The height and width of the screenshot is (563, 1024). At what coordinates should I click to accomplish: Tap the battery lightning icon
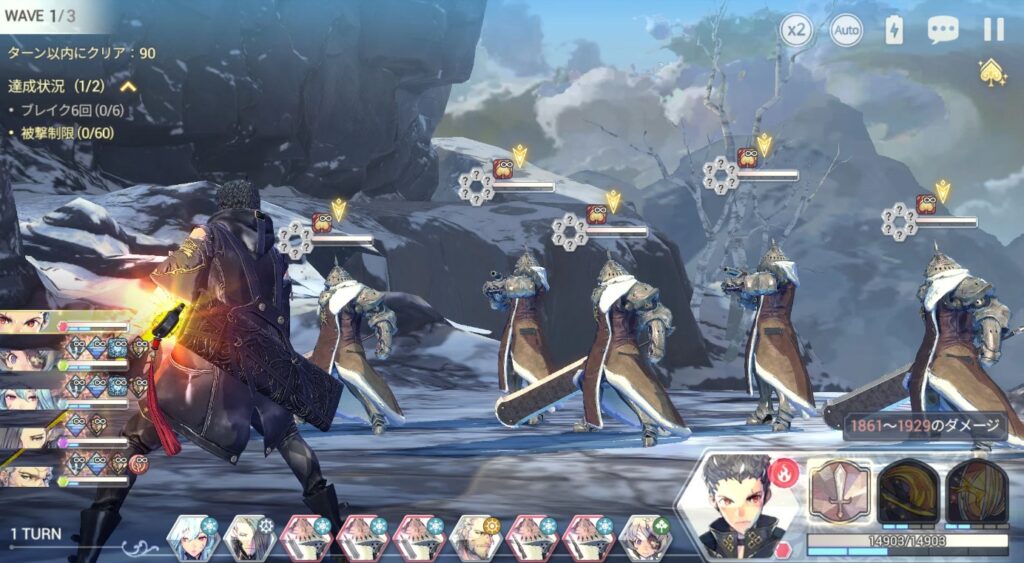[894, 30]
